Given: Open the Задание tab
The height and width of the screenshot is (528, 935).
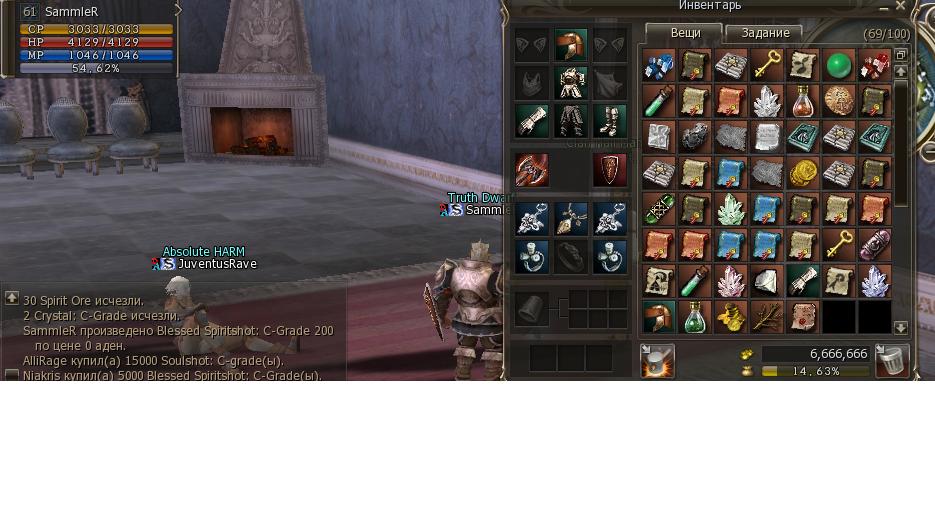Looking at the screenshot, I should coord(765,33).
